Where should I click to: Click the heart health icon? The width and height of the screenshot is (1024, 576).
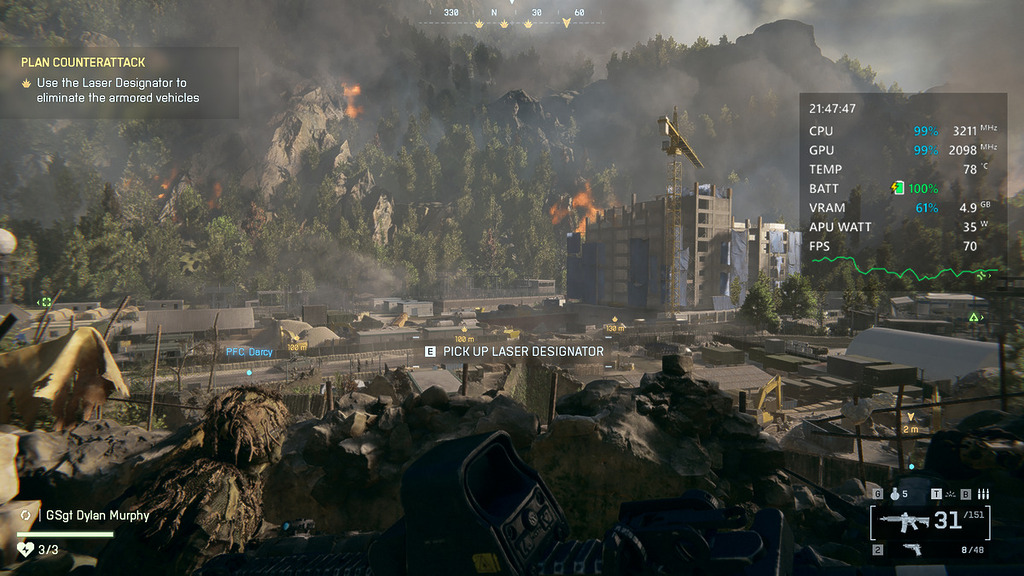26,549
